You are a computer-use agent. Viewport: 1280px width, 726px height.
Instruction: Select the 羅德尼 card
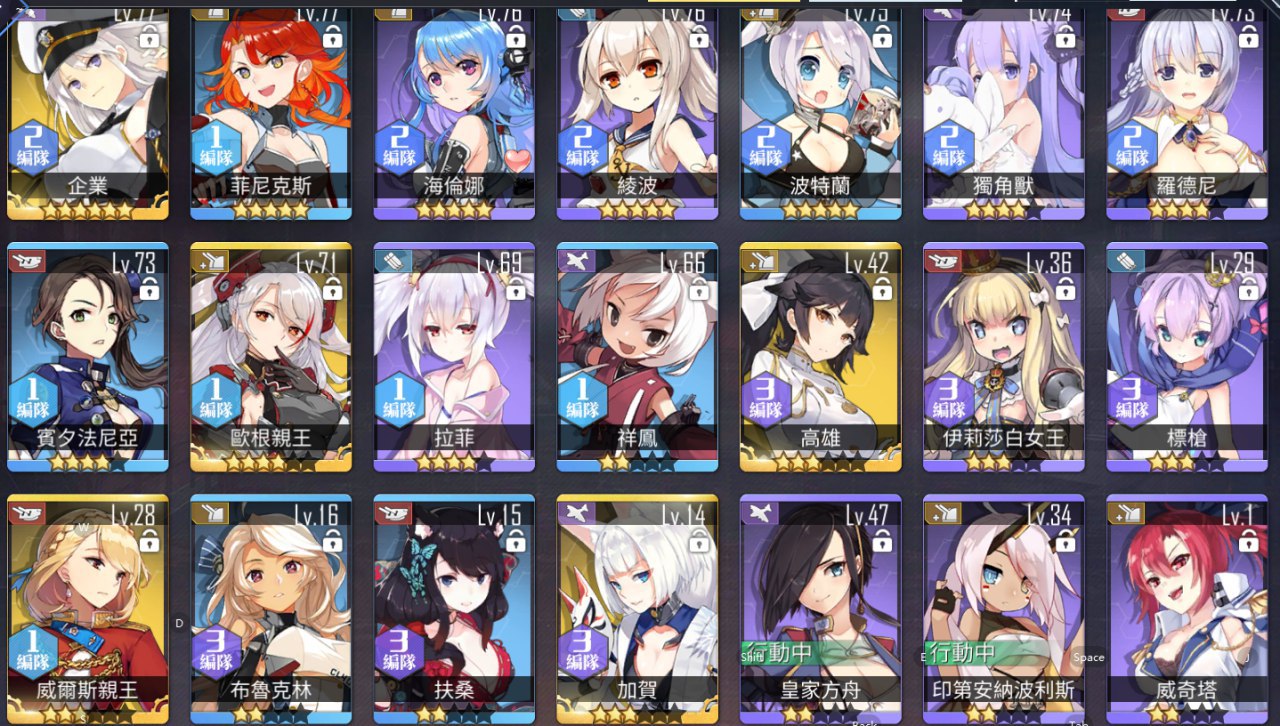(1187, 110)
